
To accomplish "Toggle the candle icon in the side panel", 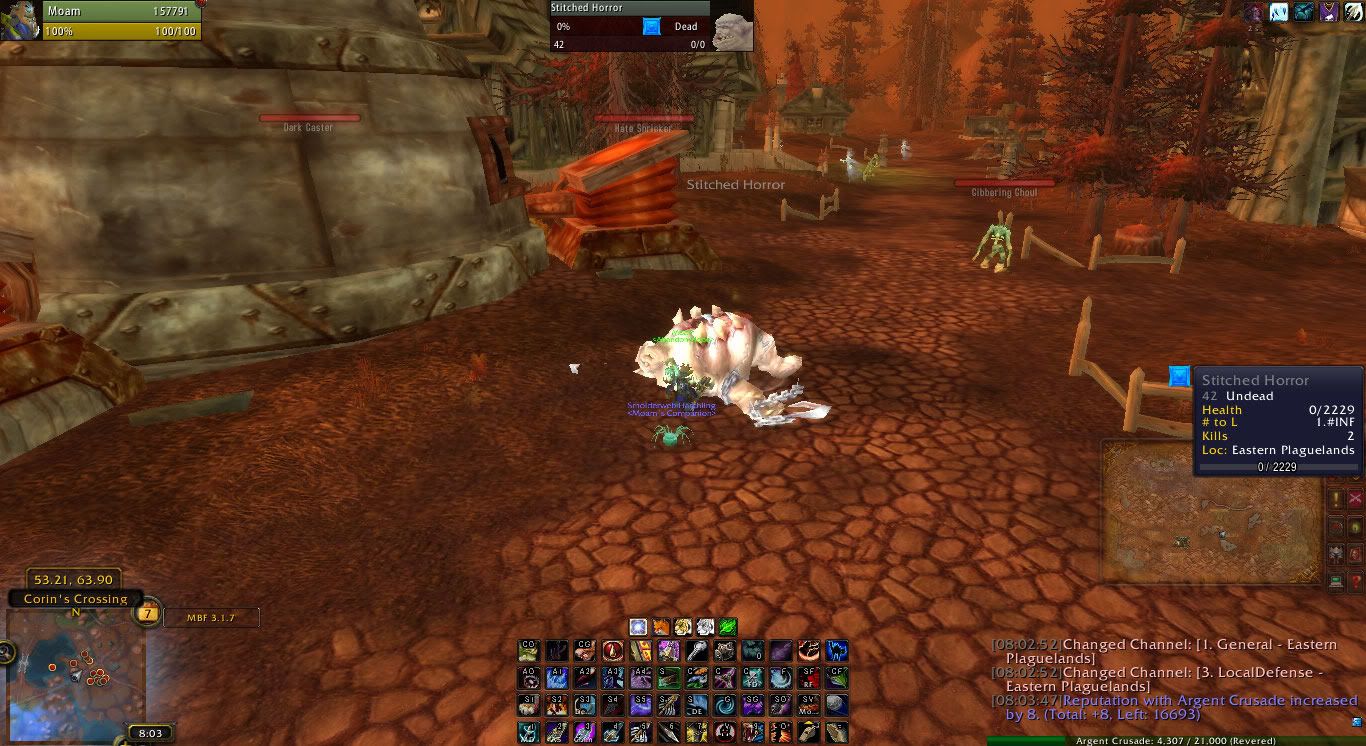I will (1356, 527).
